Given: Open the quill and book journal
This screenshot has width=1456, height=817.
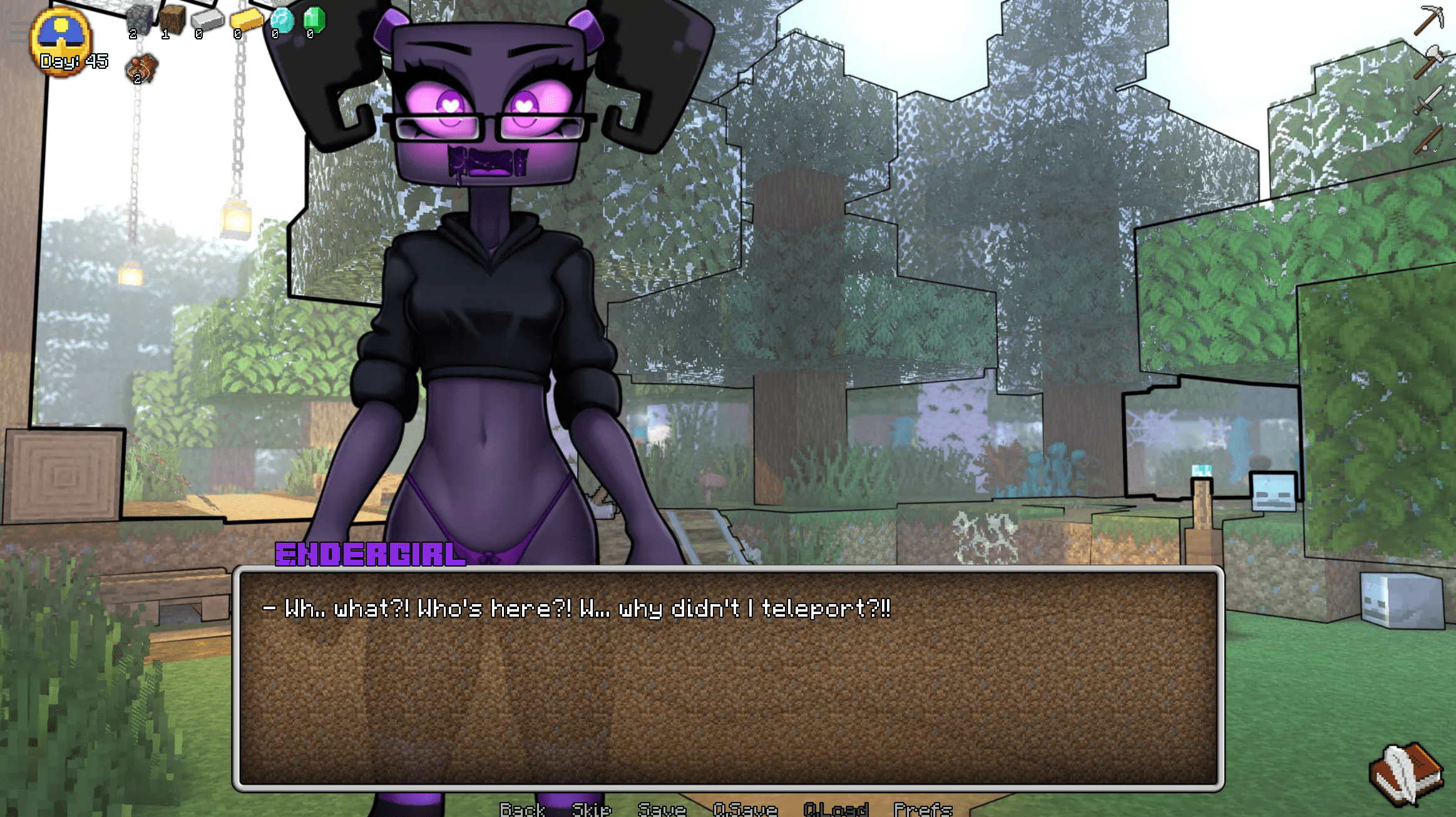Looking at the screenshot, I should [x=1406, y=774].
